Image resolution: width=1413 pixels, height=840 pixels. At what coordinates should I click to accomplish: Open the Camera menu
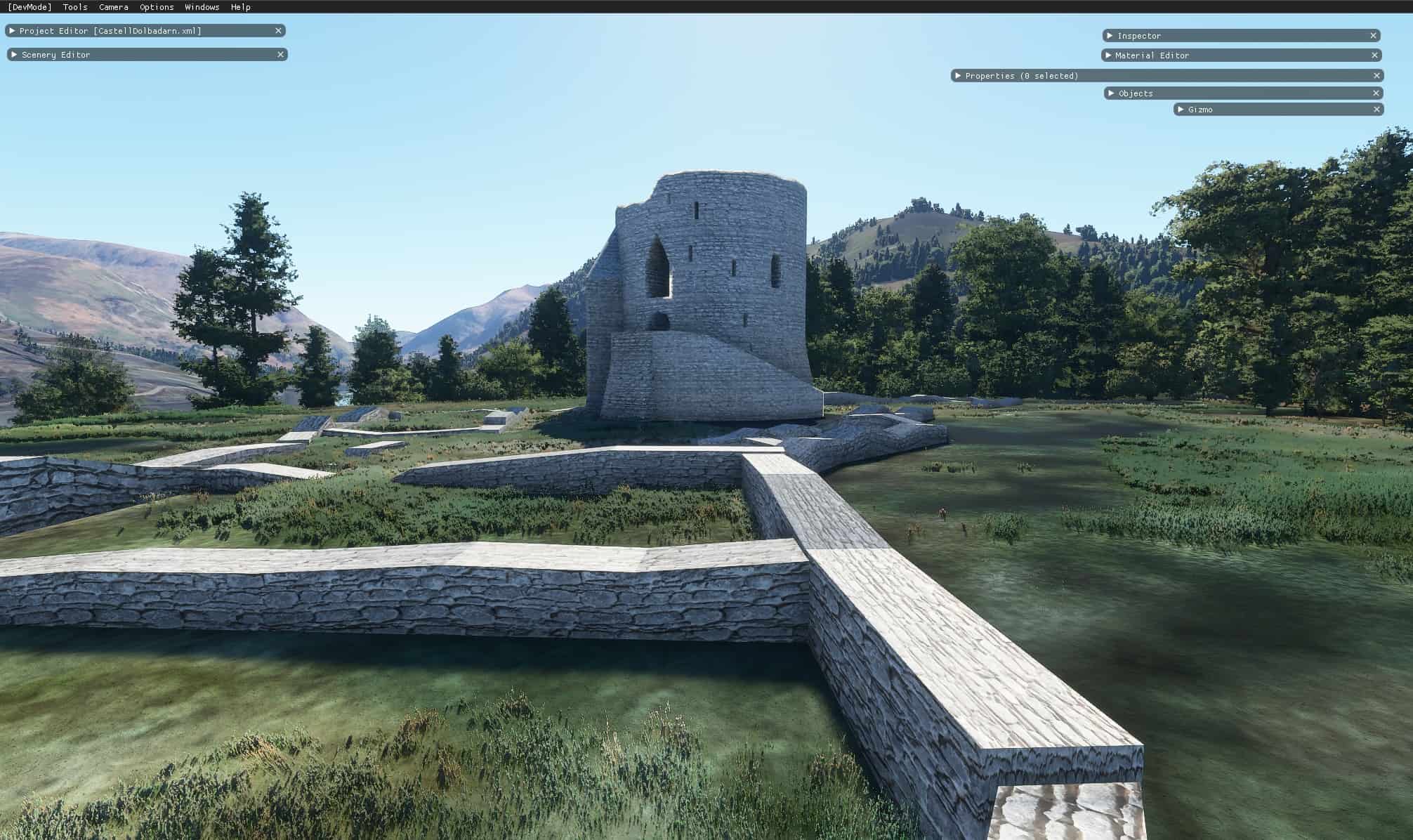tap(113, 7)
